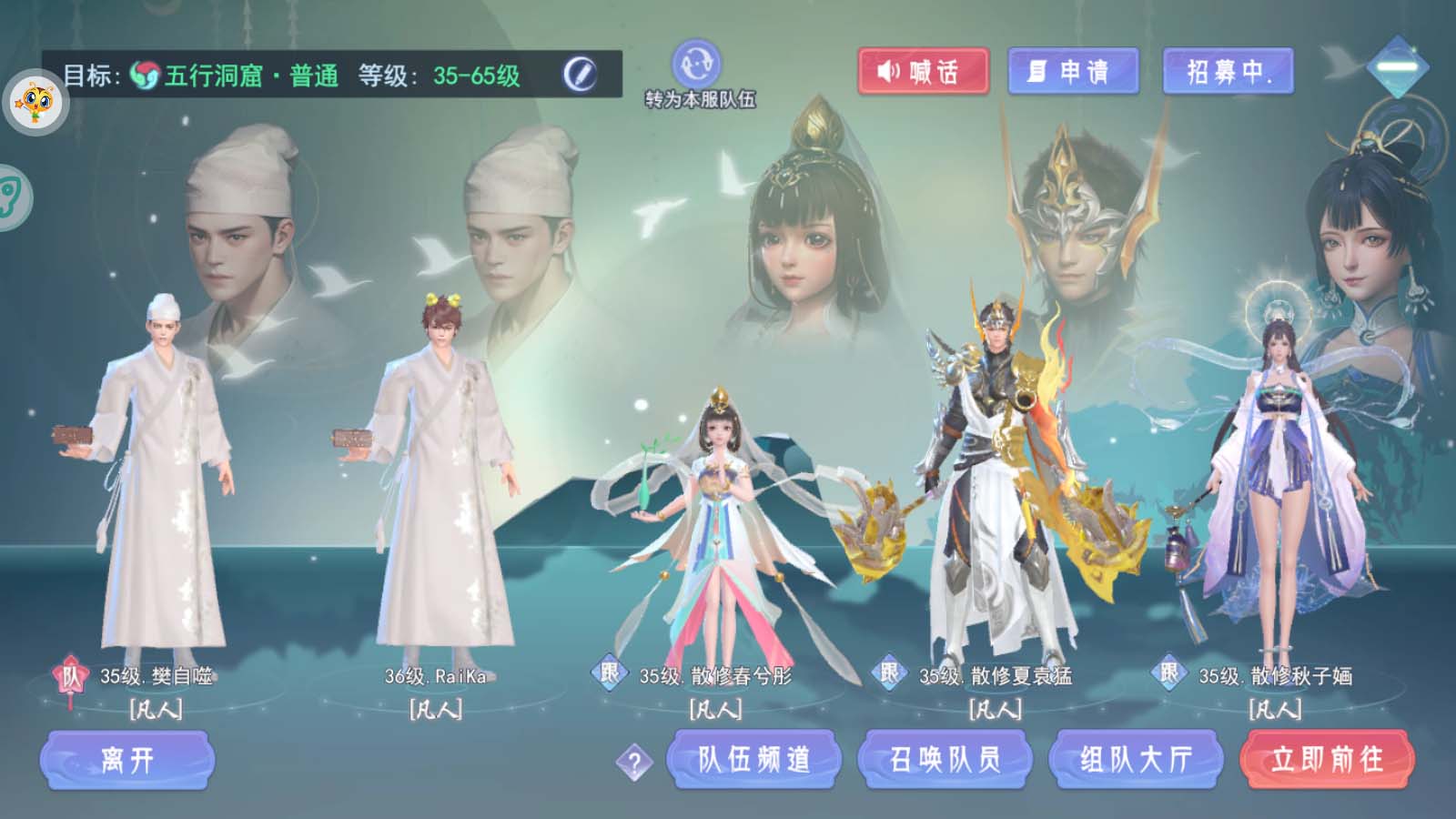Screen dimensions: 1456x819
Task: Click the red 喊话 shout button
Action: (x=923, y=71)
